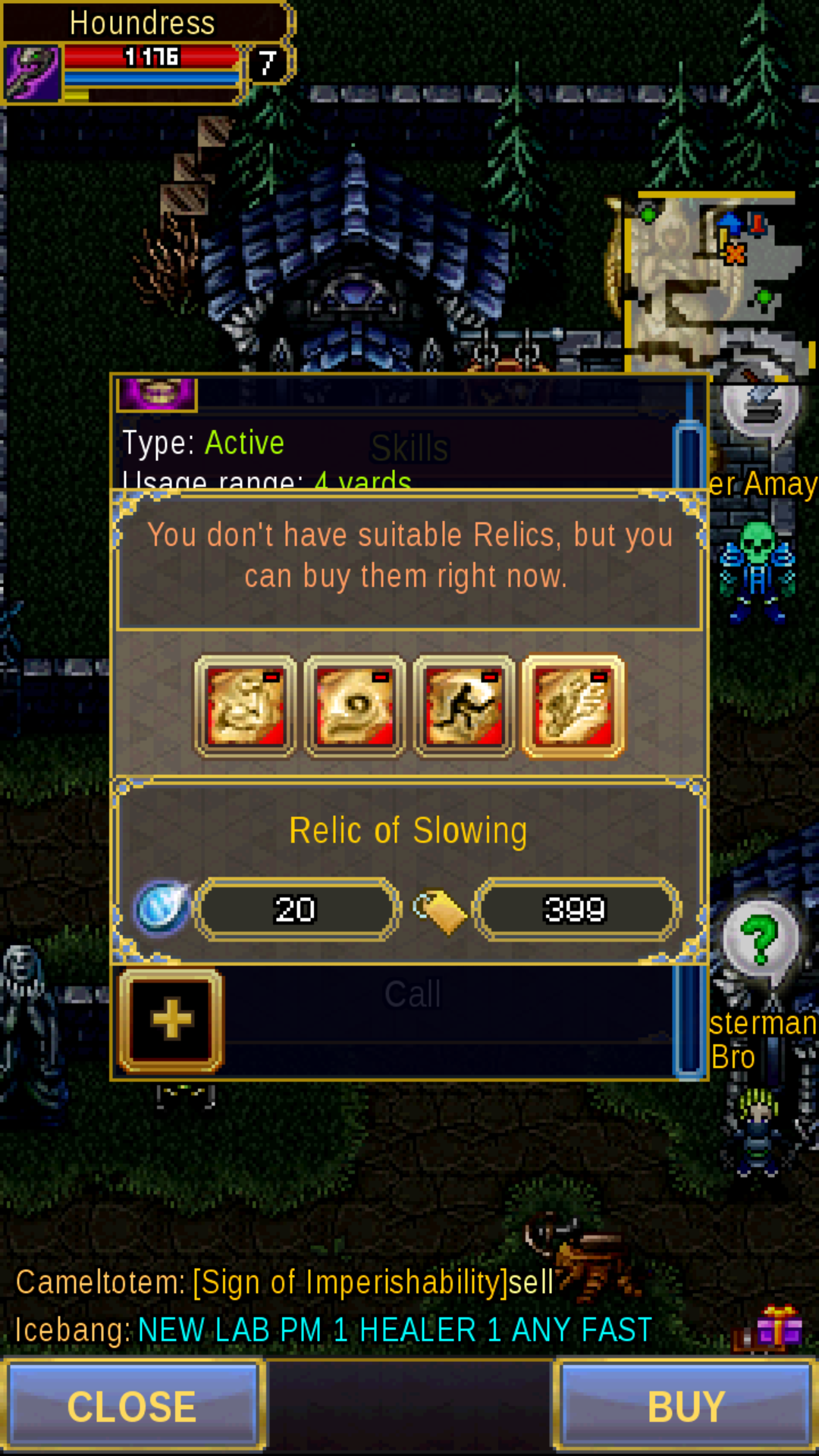
Task: Click the yellow plus relic slot
Action: point(171,1019)
